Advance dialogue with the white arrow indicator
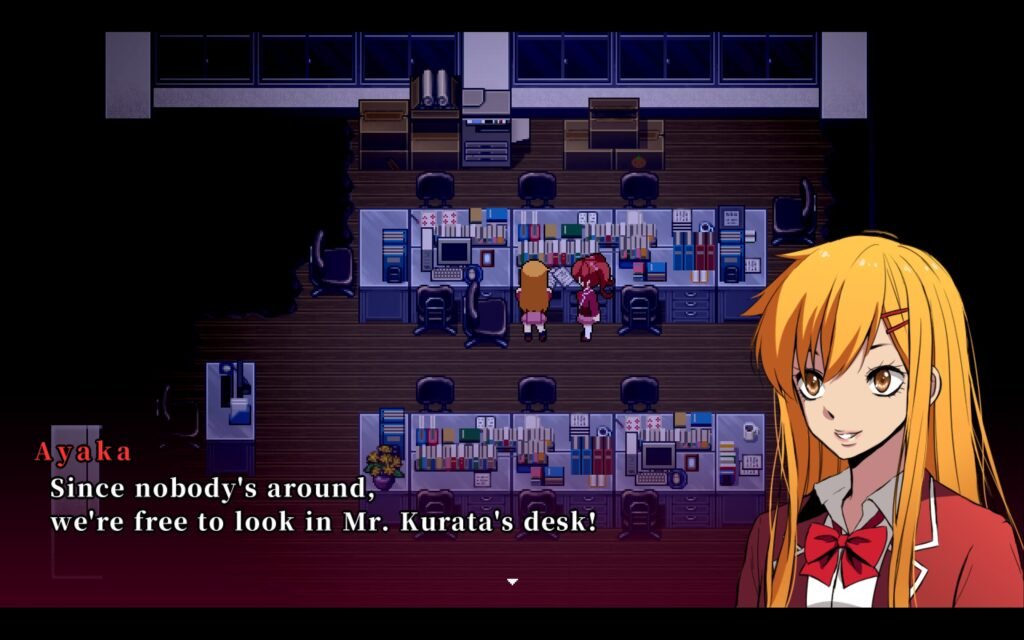Viewport: 1024px width, 640px height. (x=512, y=581)
